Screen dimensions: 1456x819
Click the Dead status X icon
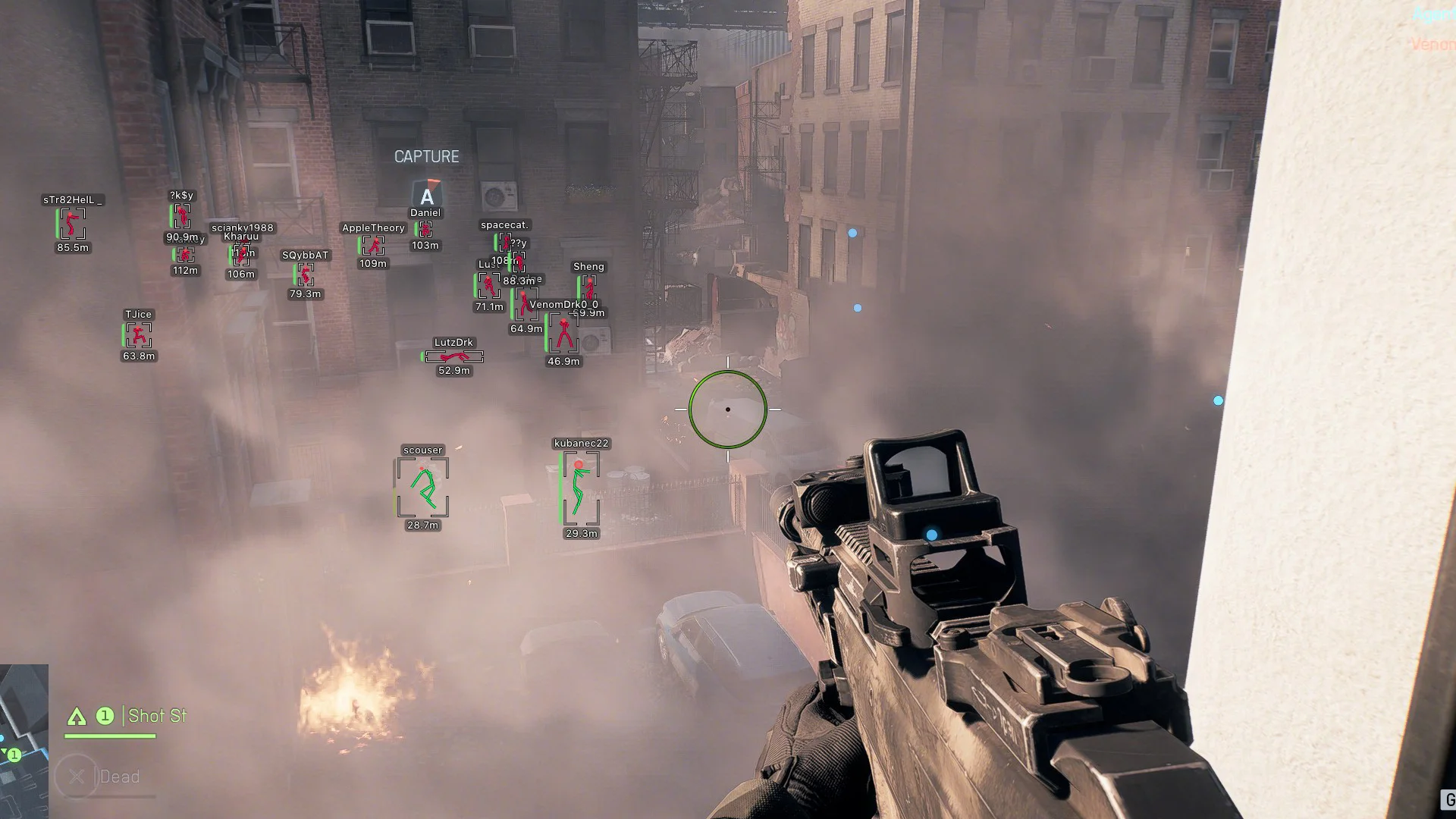76,777
